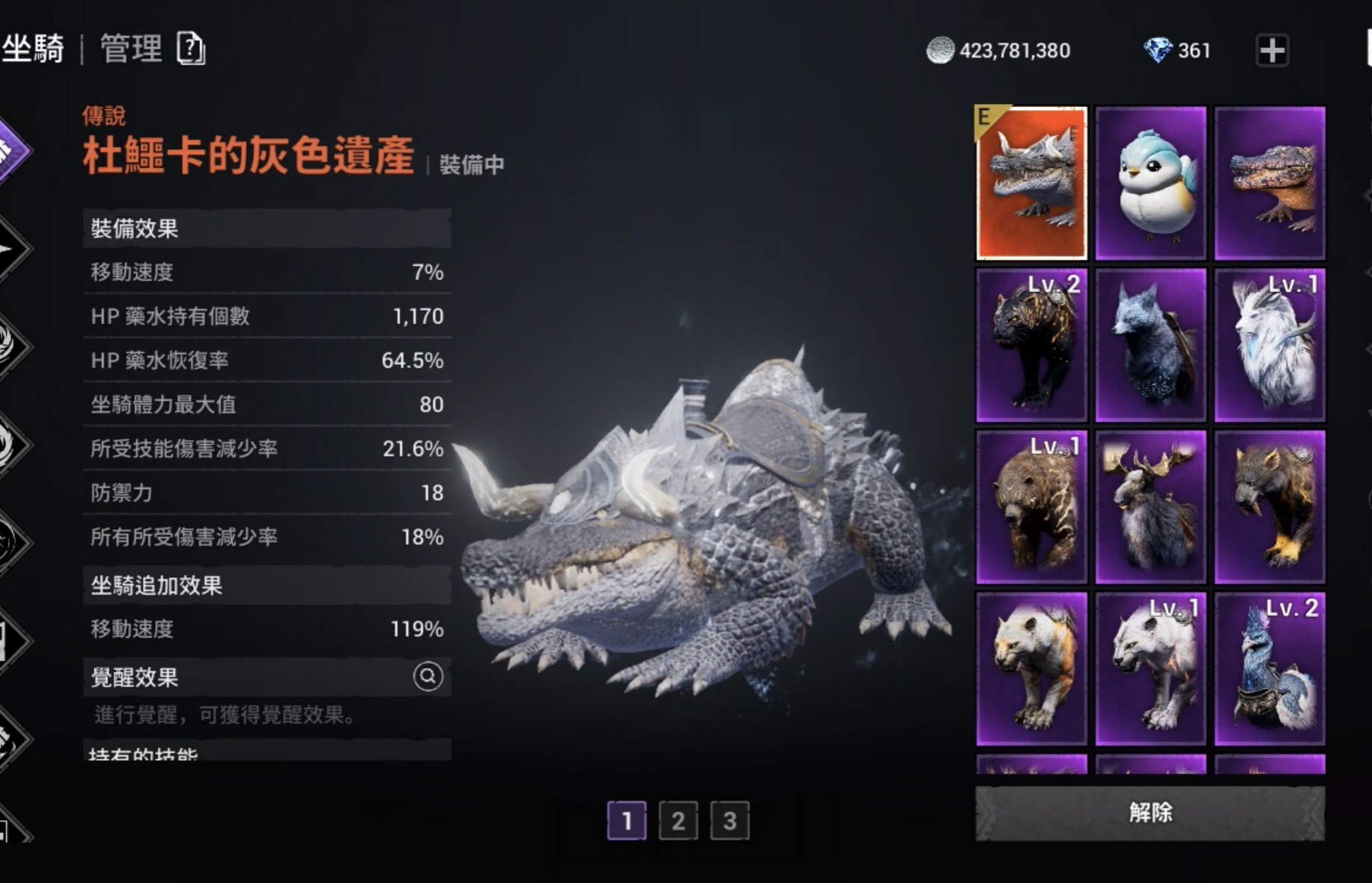Select preset page 1
Viewport: 1372px width, 883px height.
pos(626,821)
